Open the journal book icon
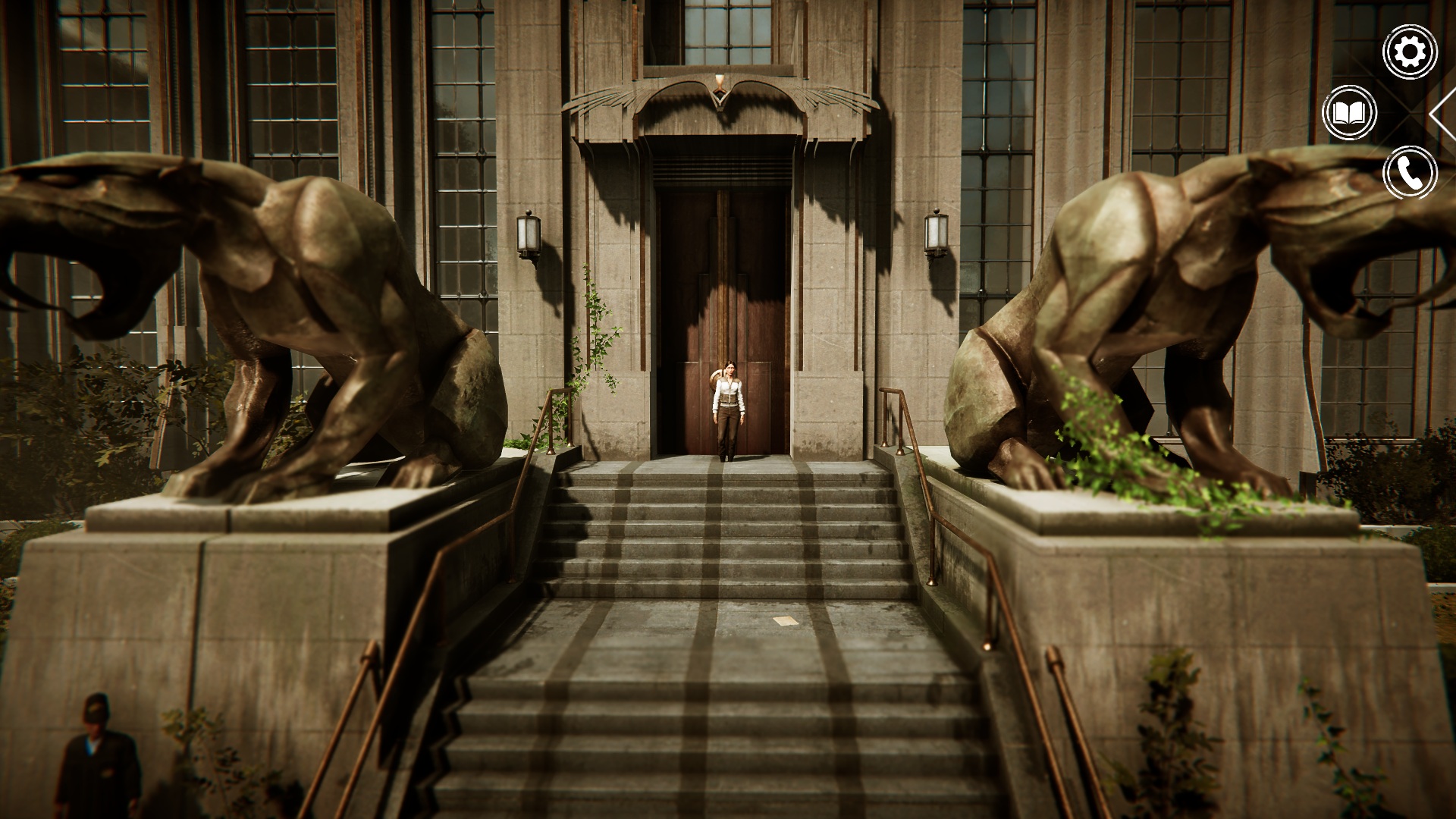The height and width of the screenshot is (819, 1456). (1349, 113)
